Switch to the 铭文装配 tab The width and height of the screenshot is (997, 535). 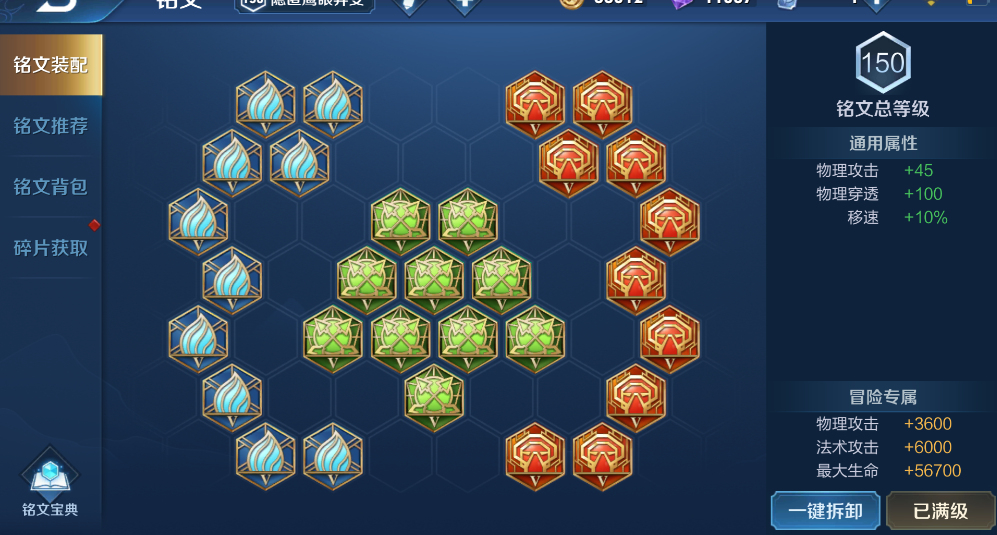pyautogui.click(x=50, y=66)
